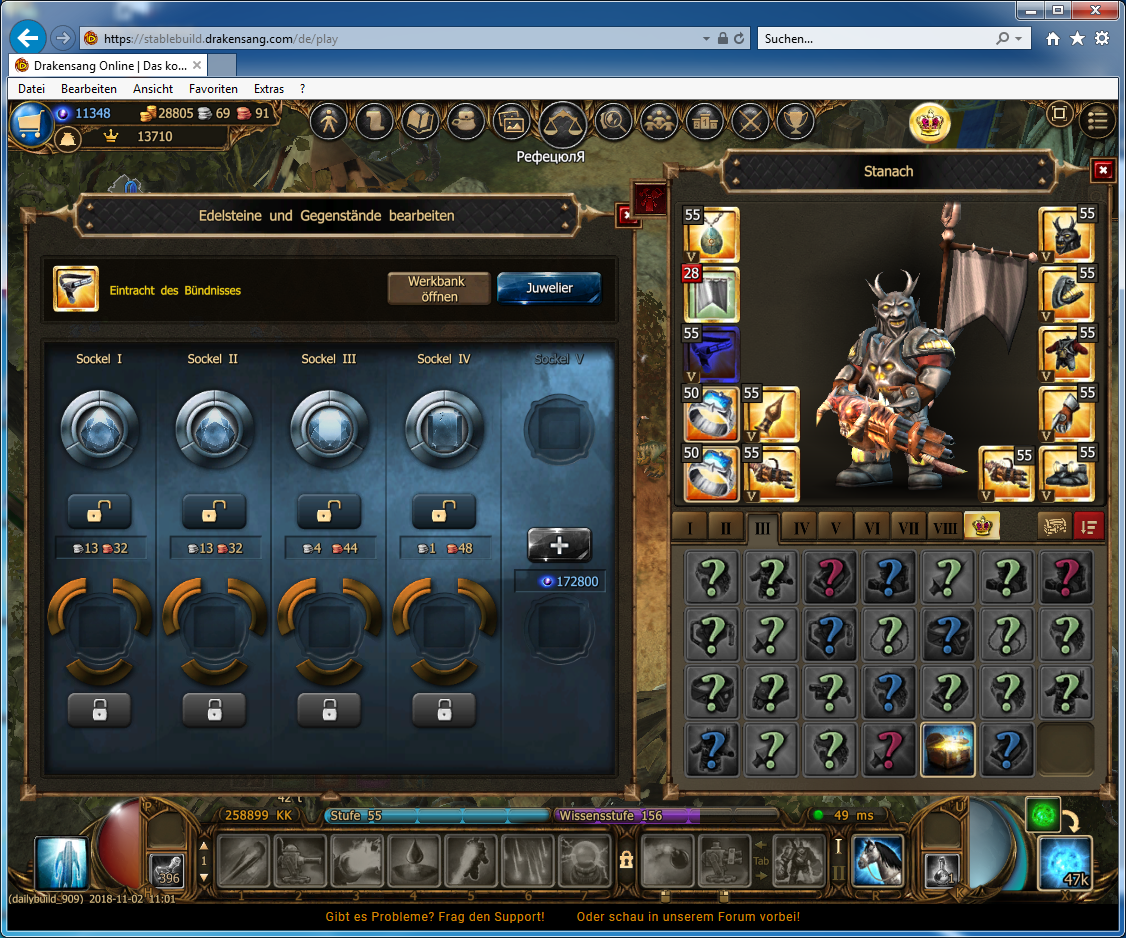Click the horse mount icon
Viewport: 1126px width, 938px height.
tap(878, 861)
